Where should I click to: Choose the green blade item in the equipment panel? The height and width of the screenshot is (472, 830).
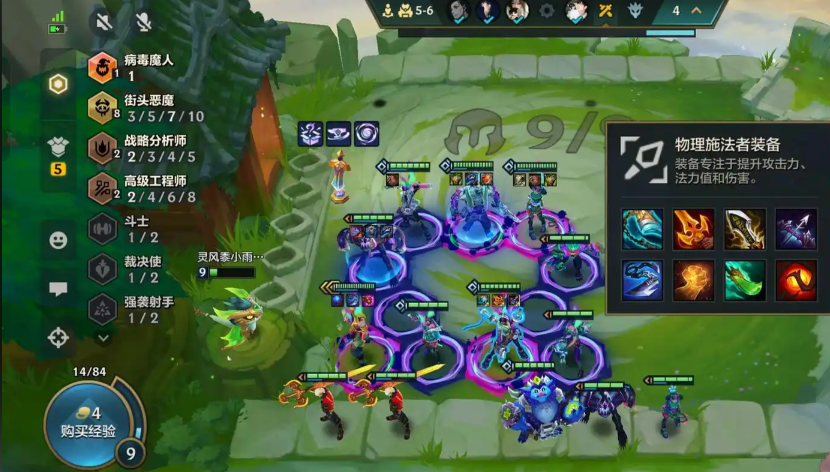[744, 280]
